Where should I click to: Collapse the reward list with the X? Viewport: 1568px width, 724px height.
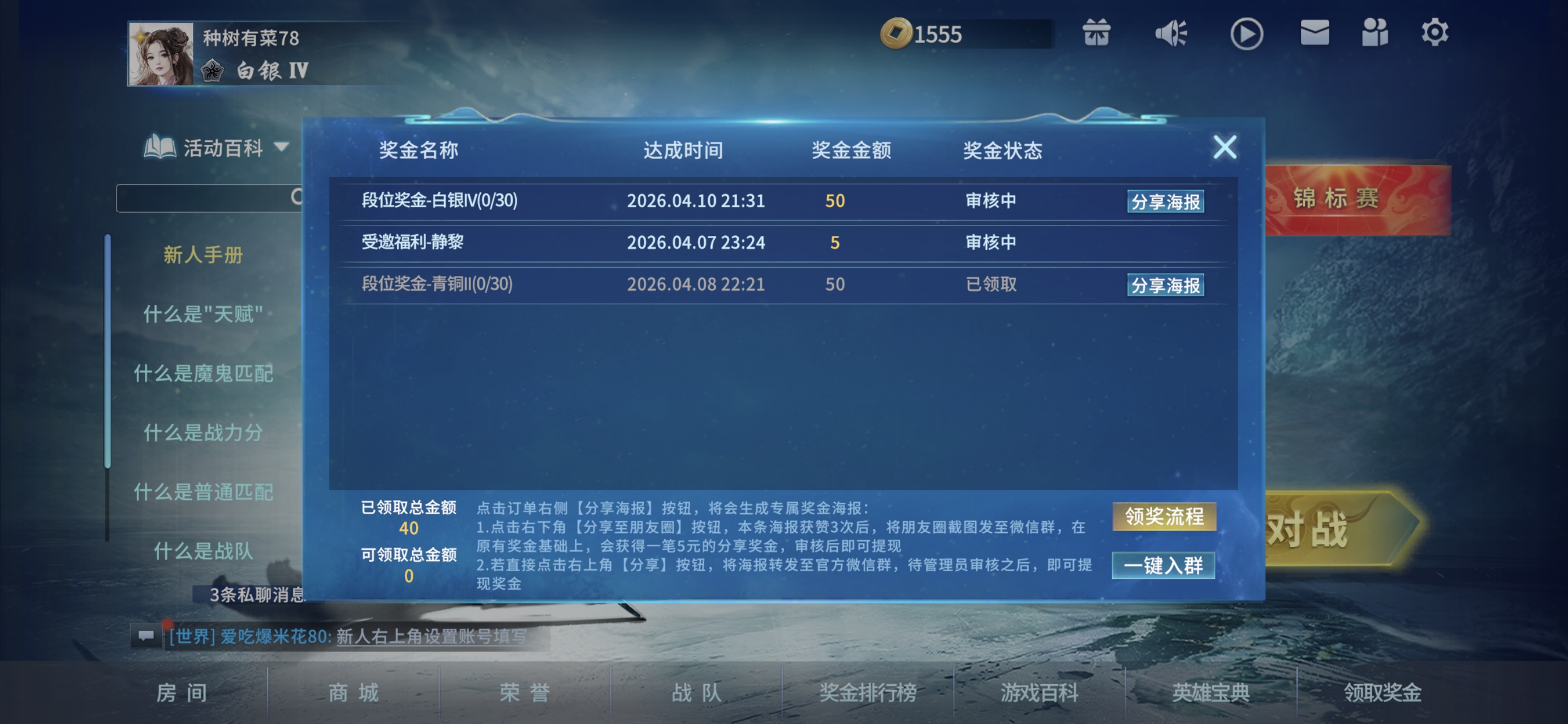pos(1225,148)
